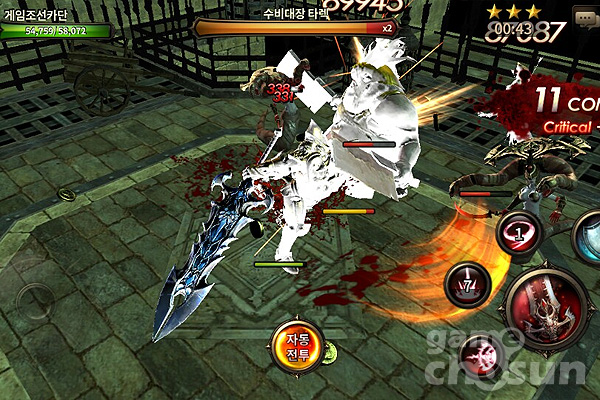Open the chat speech bubble
The image size is (600, 400).
coord(586,17)
